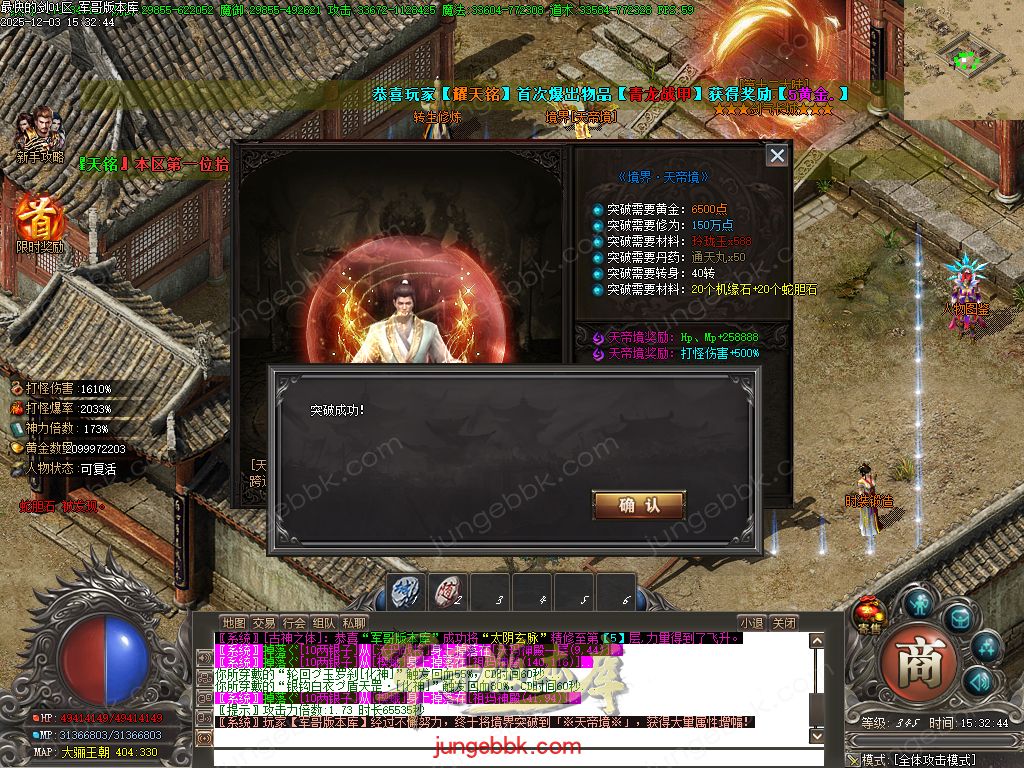The width and height of the screenshot is (1024, 768).
Task: Use the item in hotbar slot 1
Action: tap(407, 592)
